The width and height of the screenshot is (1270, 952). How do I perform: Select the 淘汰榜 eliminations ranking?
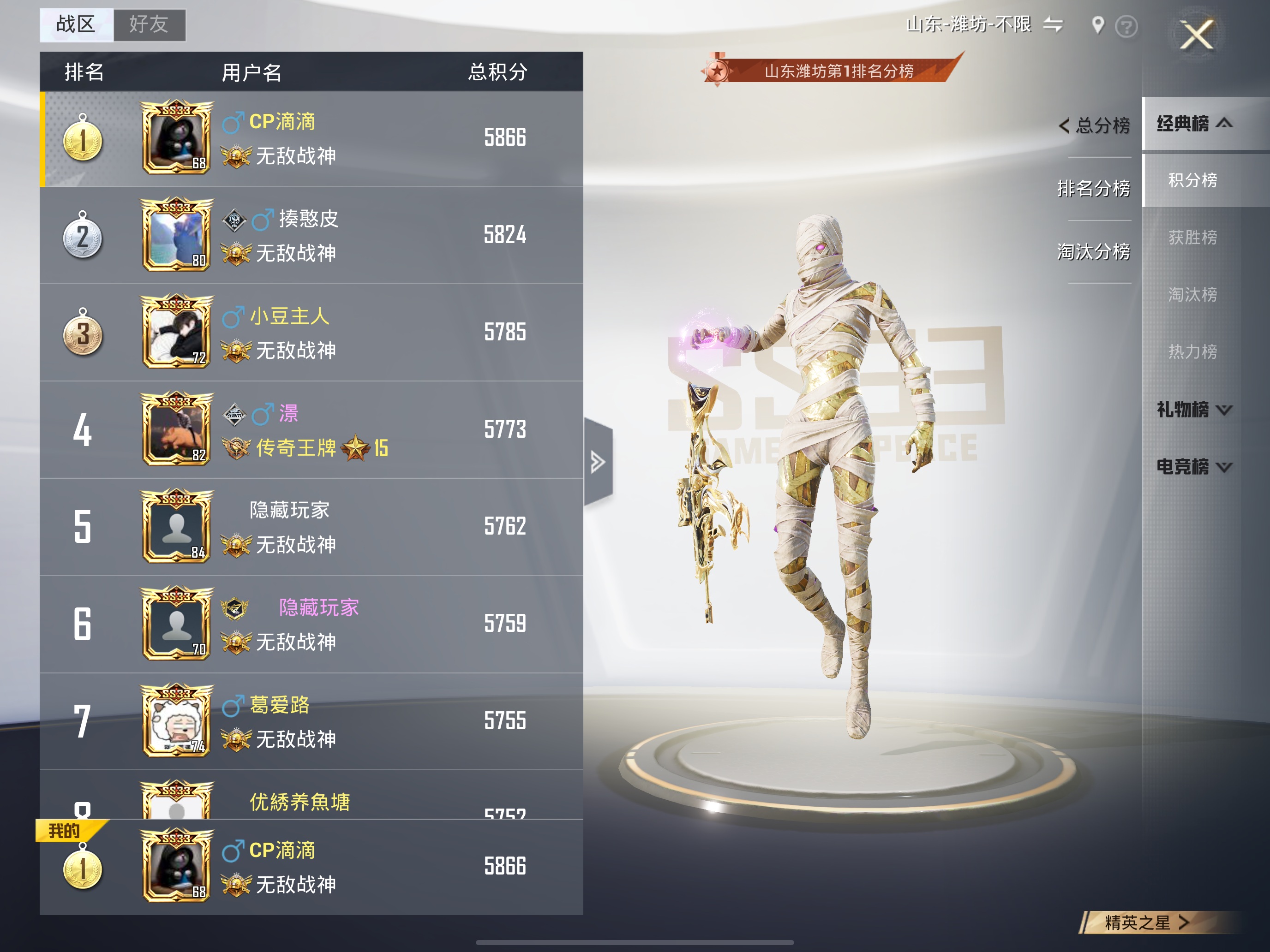click(x=1192, y=294)
